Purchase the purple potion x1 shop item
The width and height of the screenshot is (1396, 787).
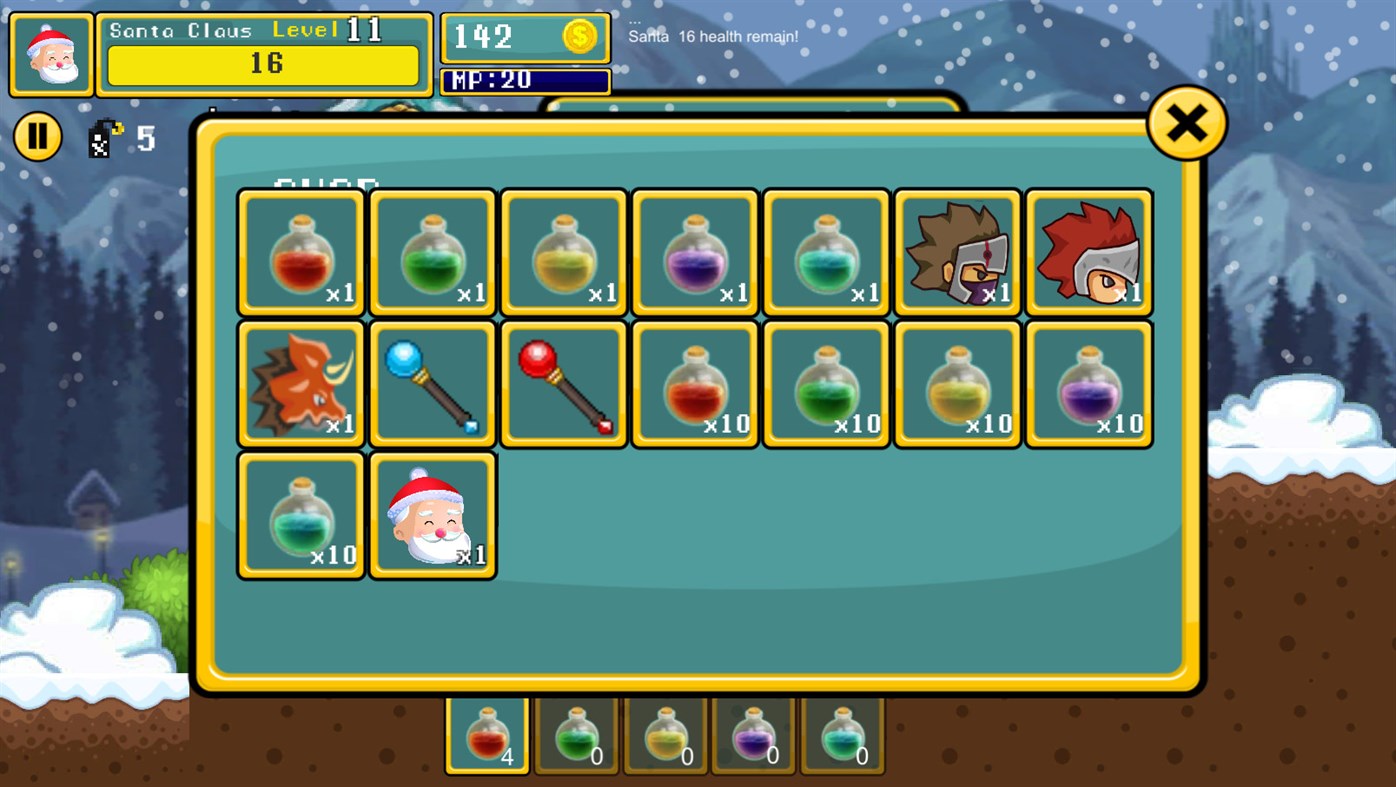click(x=693, y=251)
